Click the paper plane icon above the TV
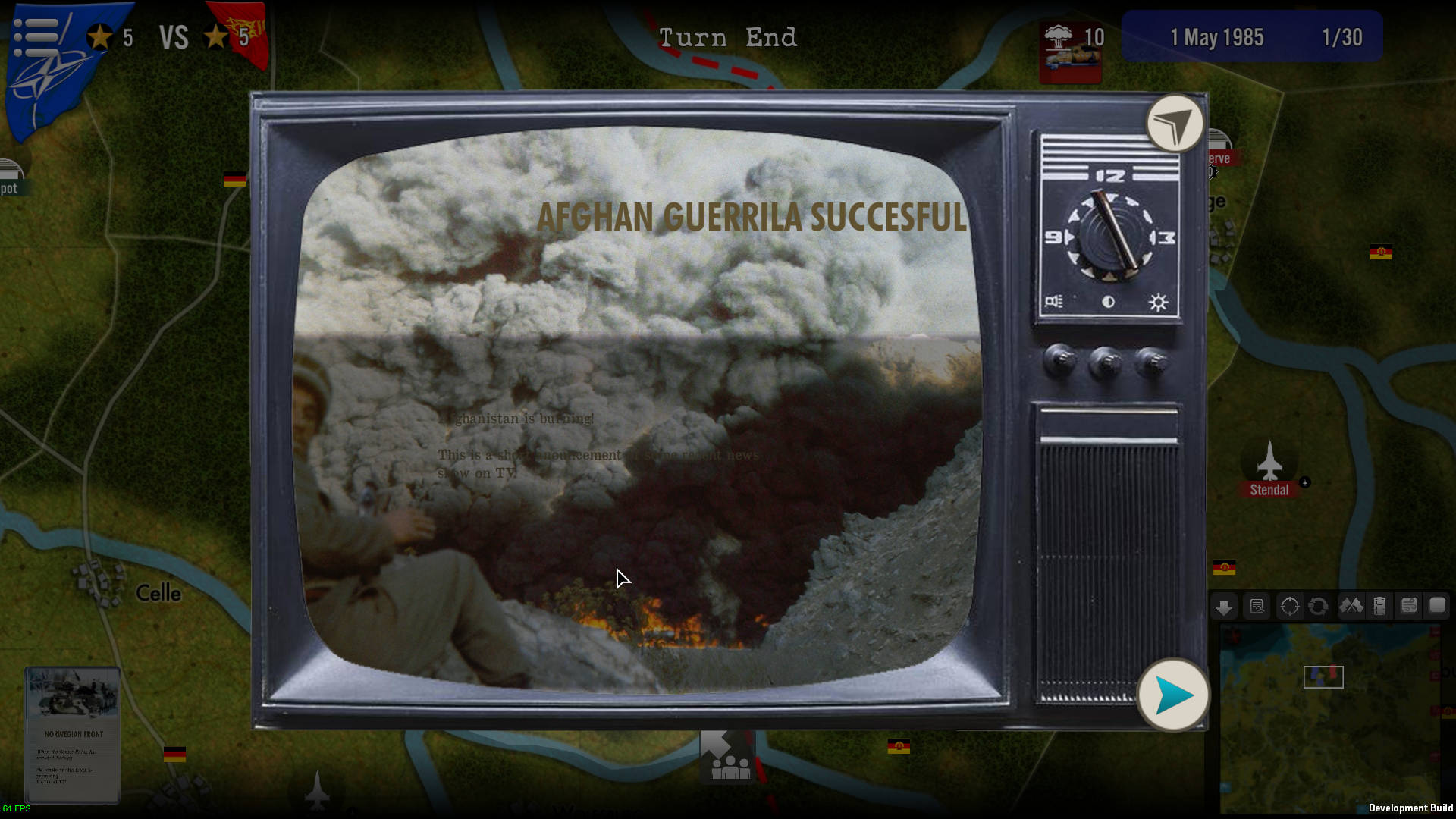Image resolution: width=1456 pixels, height=819 pixels. click(x=1174, y=124)
